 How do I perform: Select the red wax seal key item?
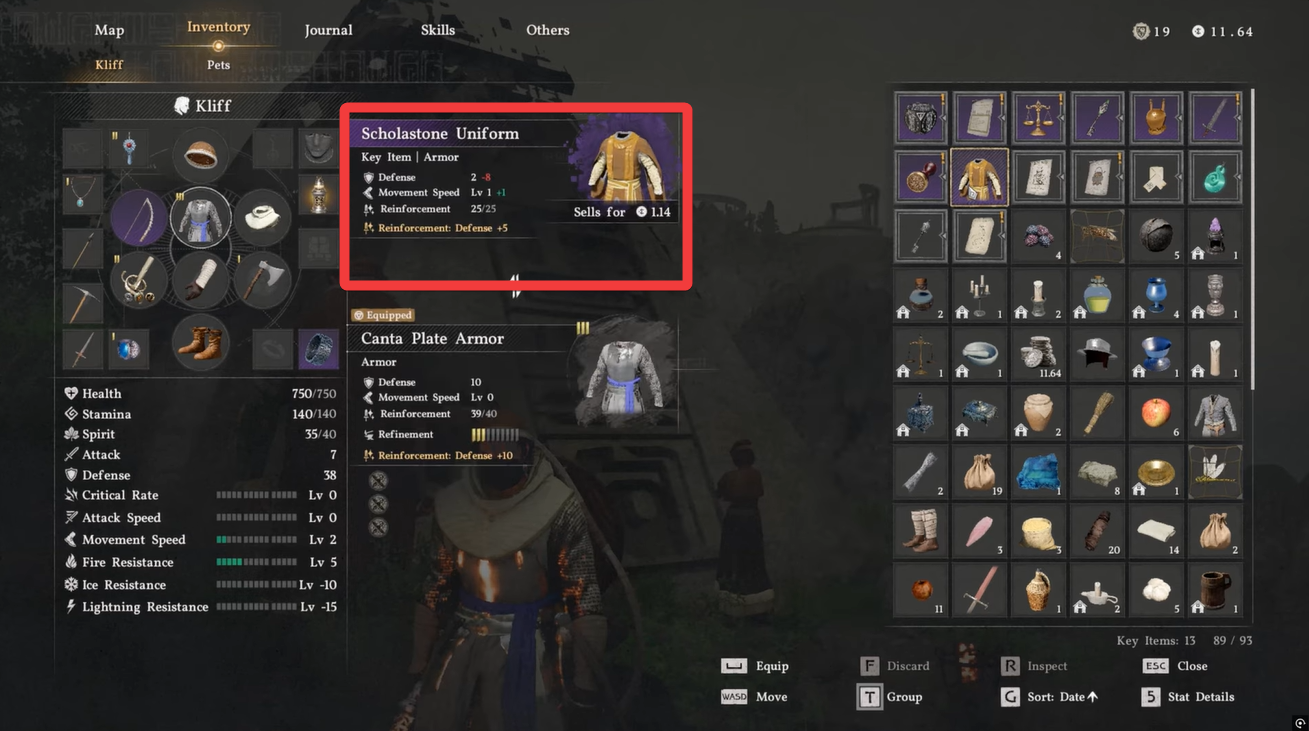[920, 177]
